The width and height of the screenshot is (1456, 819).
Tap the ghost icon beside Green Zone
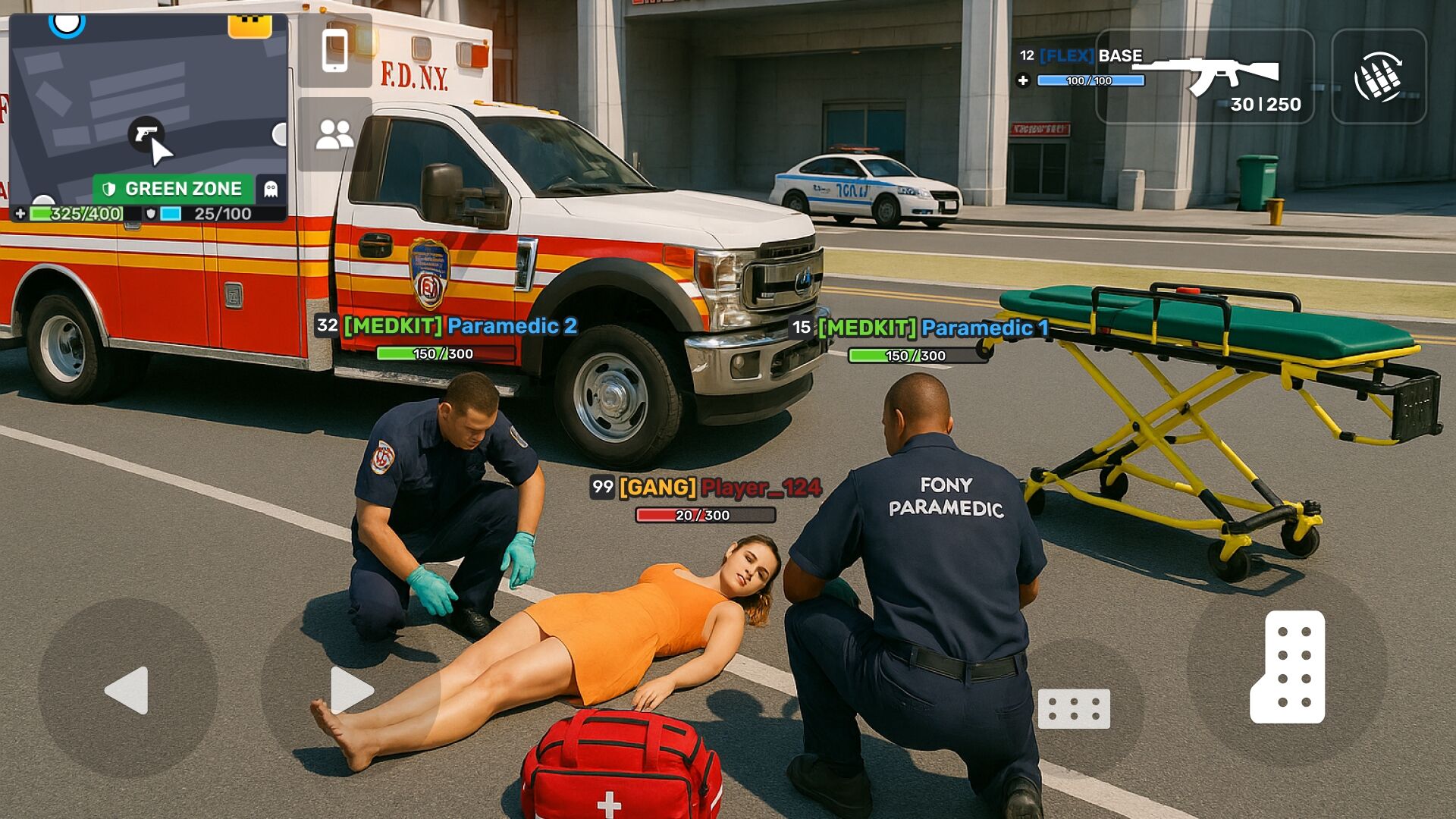click(271, 189)
